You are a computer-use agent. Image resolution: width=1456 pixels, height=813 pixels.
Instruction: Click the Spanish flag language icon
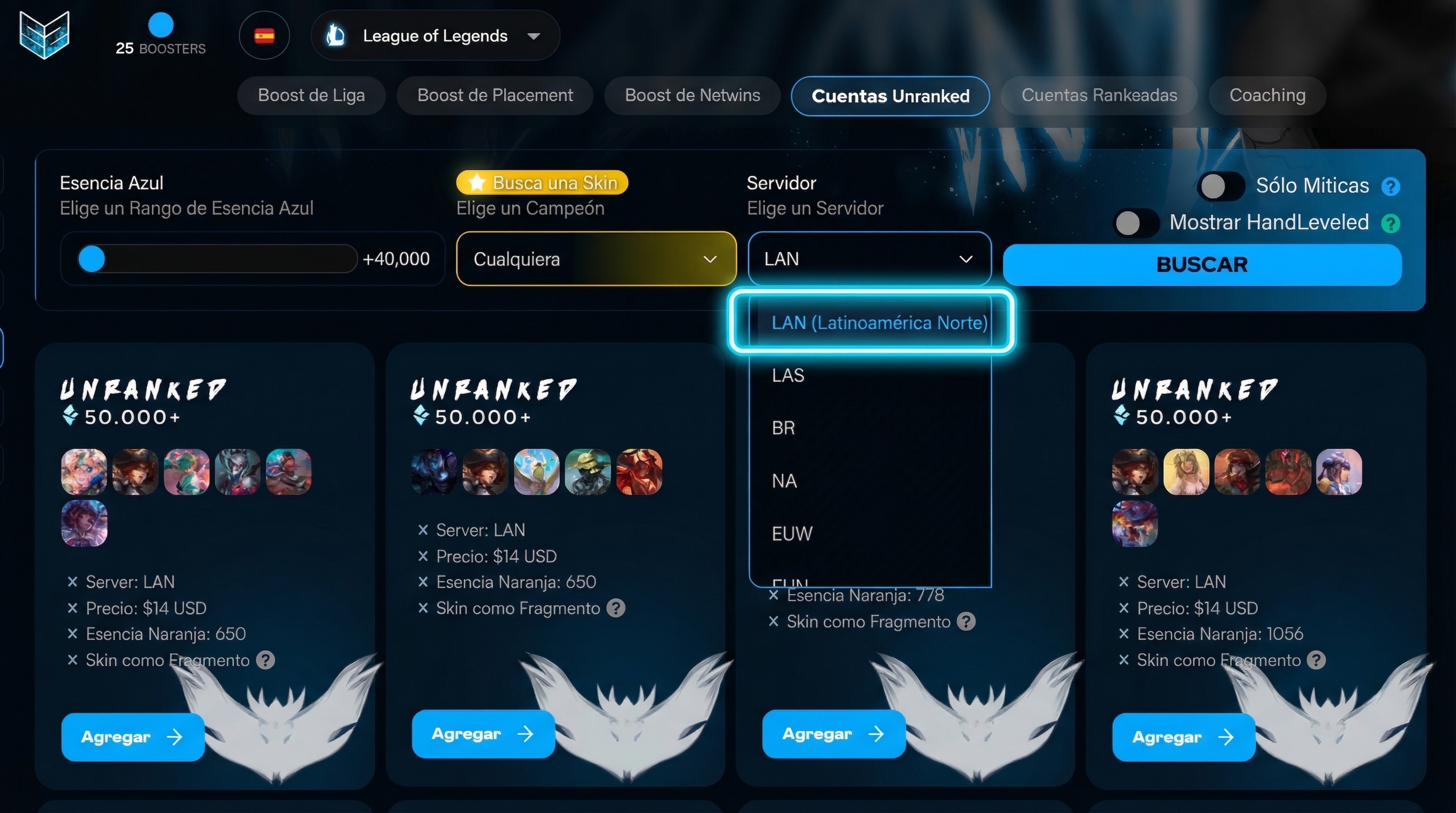[x=264, y=35]
